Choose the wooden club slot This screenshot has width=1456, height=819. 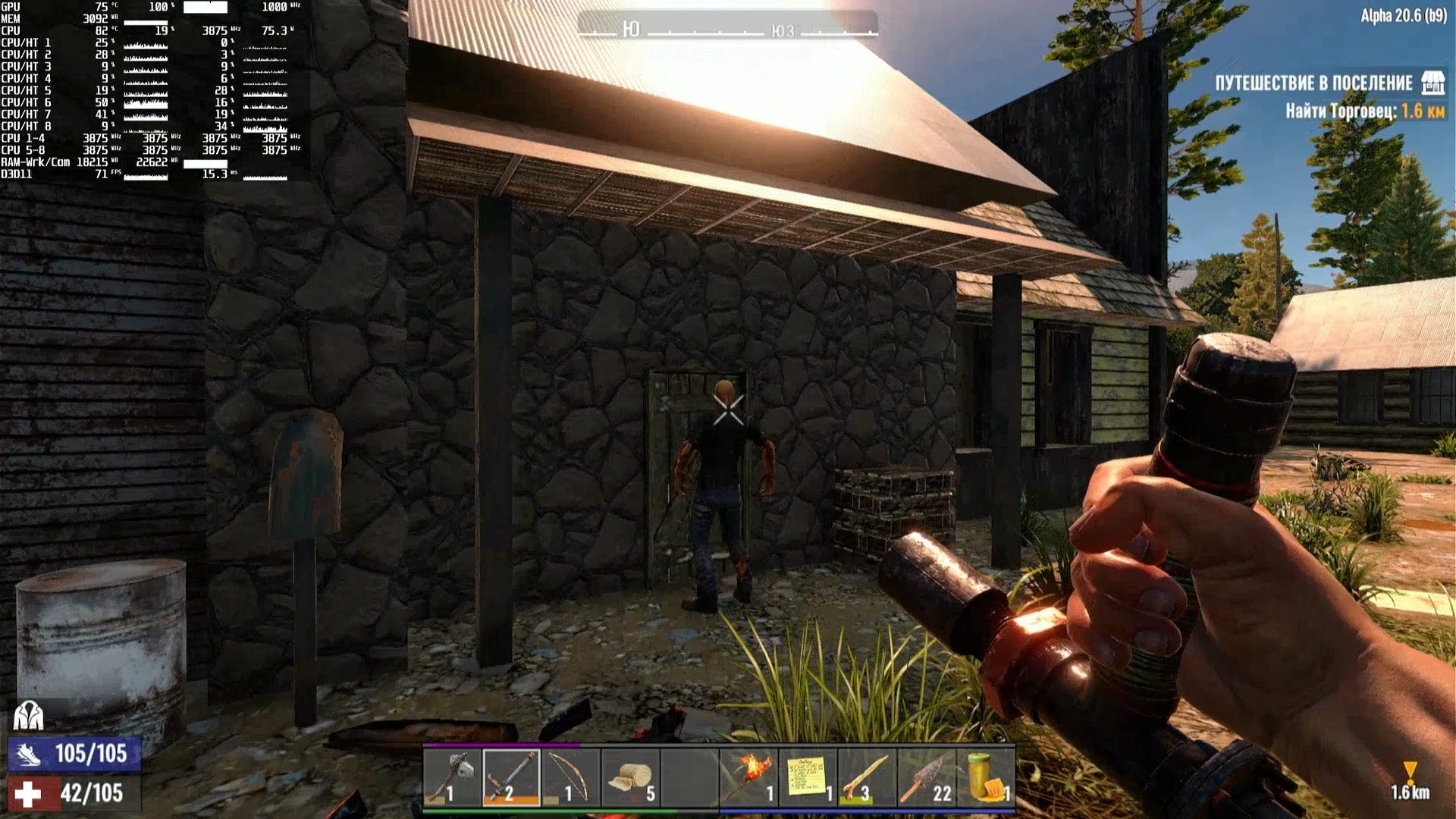[867, 777]
